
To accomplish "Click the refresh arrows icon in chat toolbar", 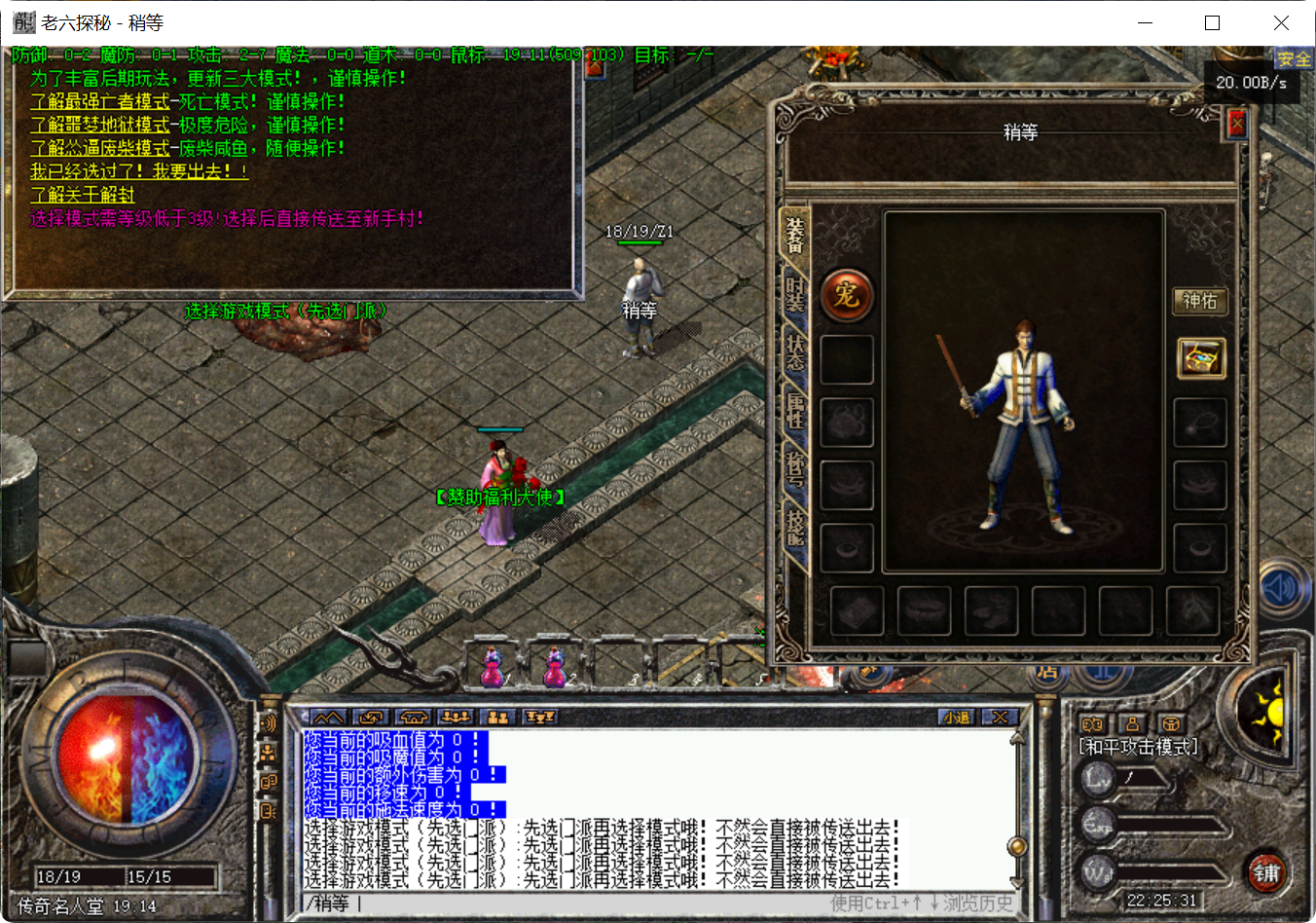I will coord(373,717).
